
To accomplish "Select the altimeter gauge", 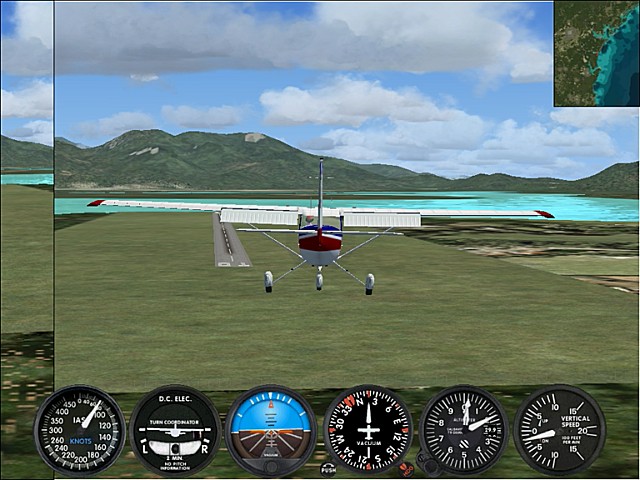I will tap(464, 429).
